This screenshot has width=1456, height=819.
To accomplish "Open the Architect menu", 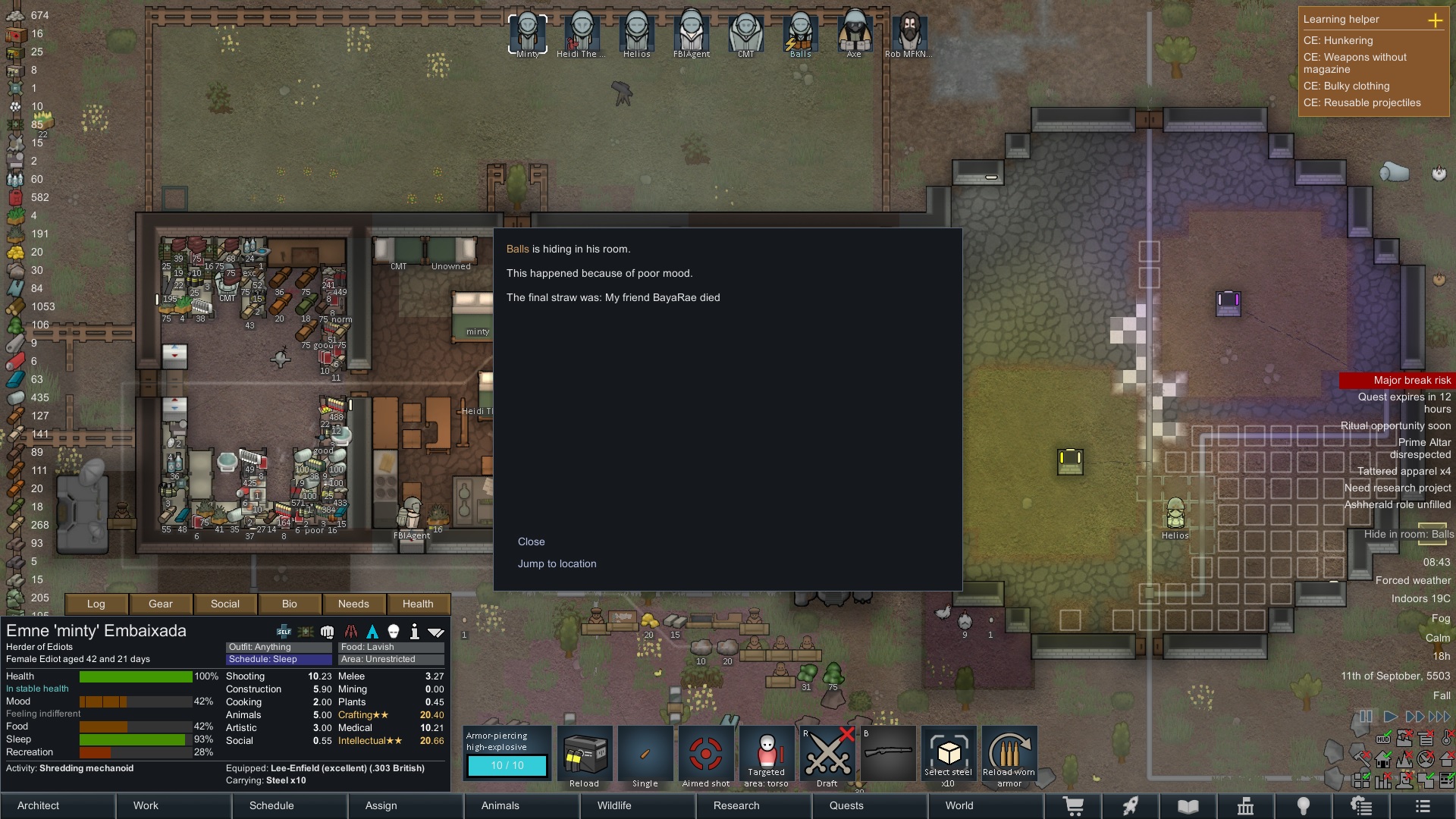I will [38, 805].
